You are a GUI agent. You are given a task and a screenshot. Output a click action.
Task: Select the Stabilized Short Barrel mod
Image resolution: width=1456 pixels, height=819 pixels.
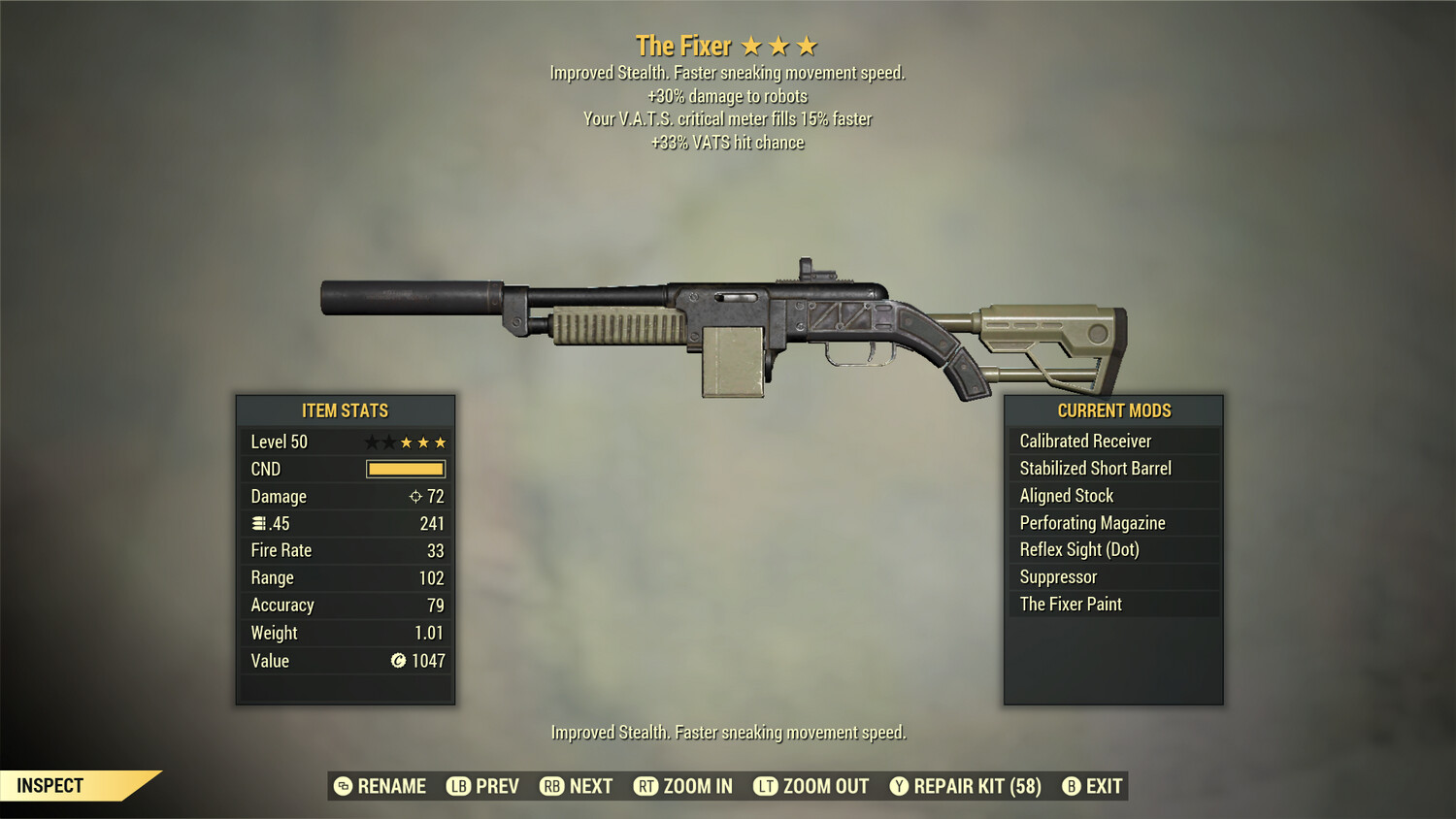click(1112, 469)
